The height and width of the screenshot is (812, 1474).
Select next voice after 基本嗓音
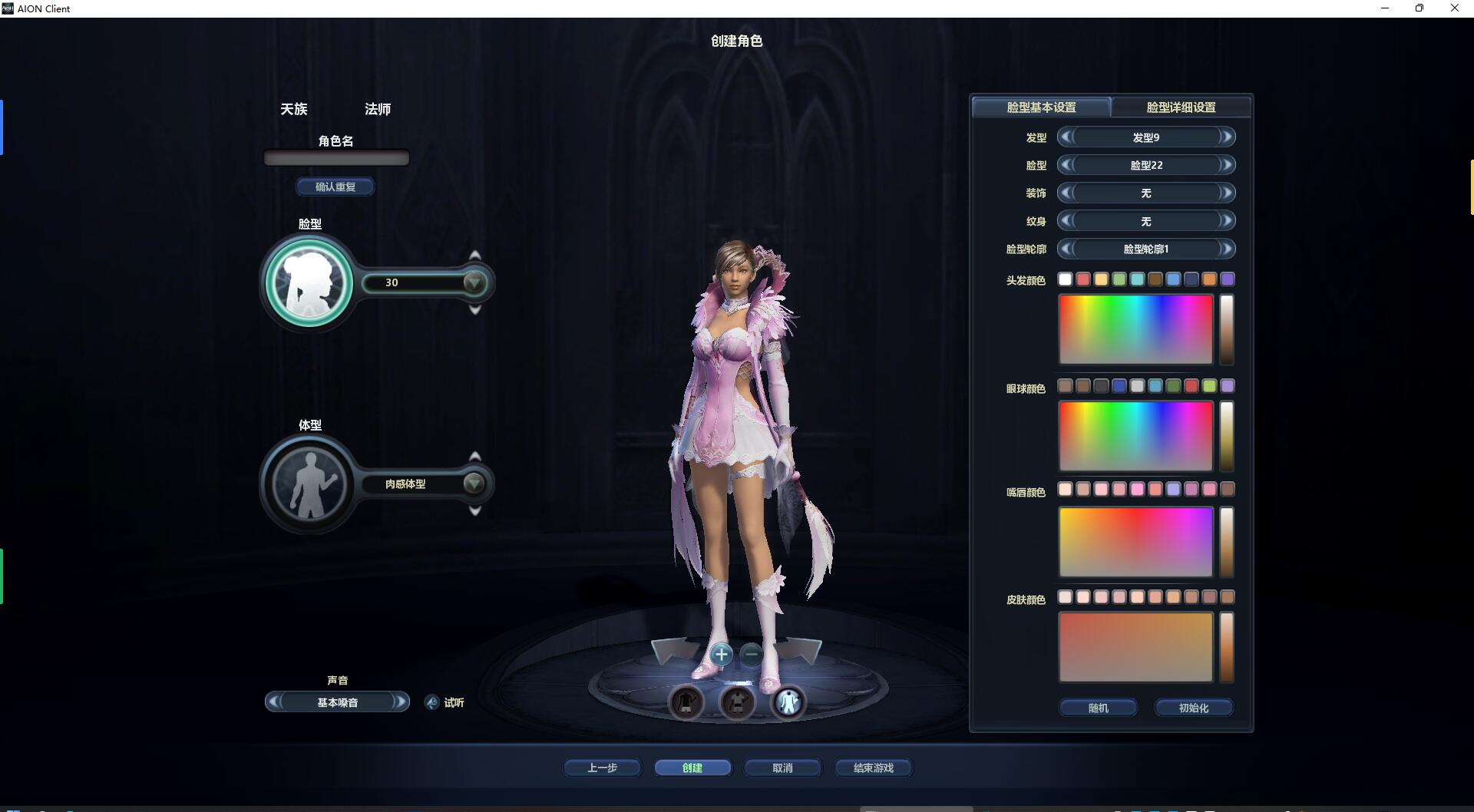[x=400, y=702]
